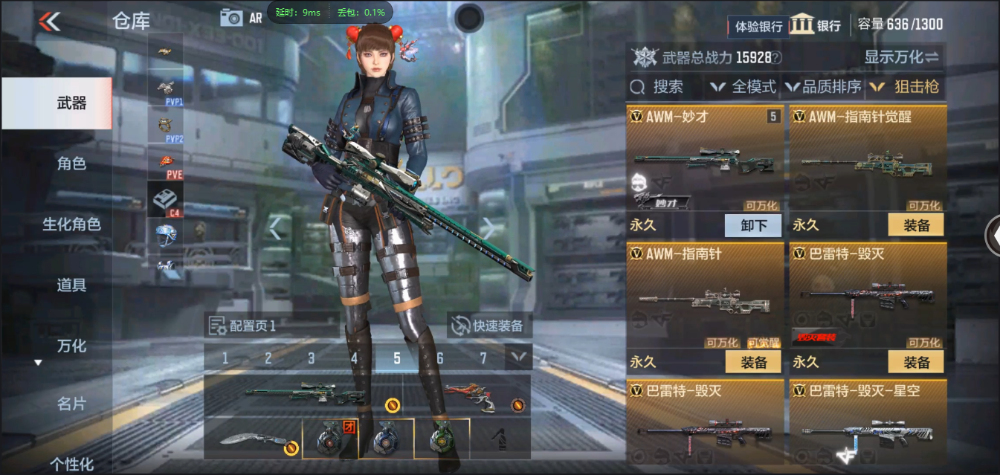Equip the AWM-指南针觉醒 sniper
The width and height of the screenshot is (1000, 475).
(x=916, y=225)
